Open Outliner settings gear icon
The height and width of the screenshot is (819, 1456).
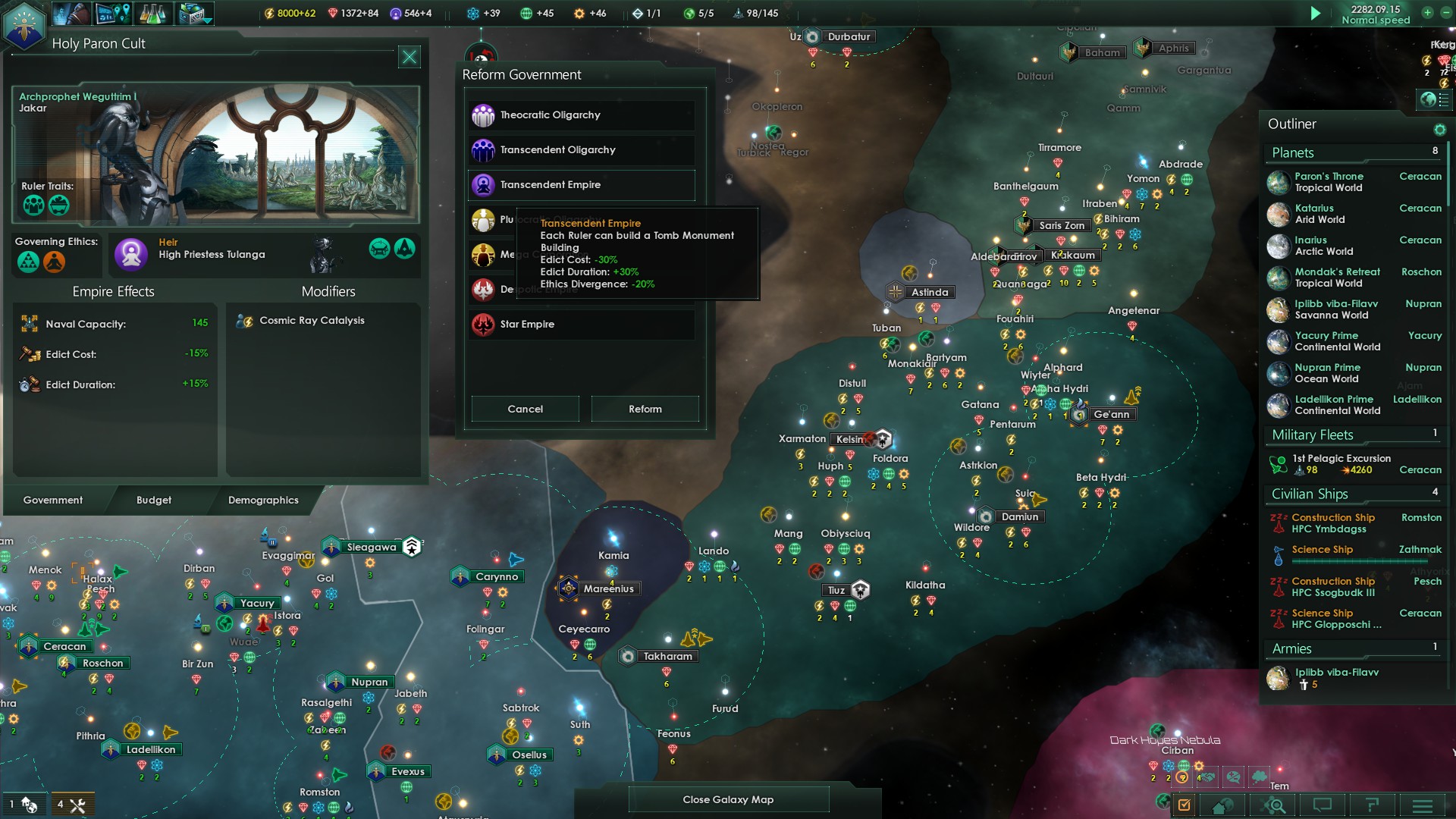coord(1439,130)
